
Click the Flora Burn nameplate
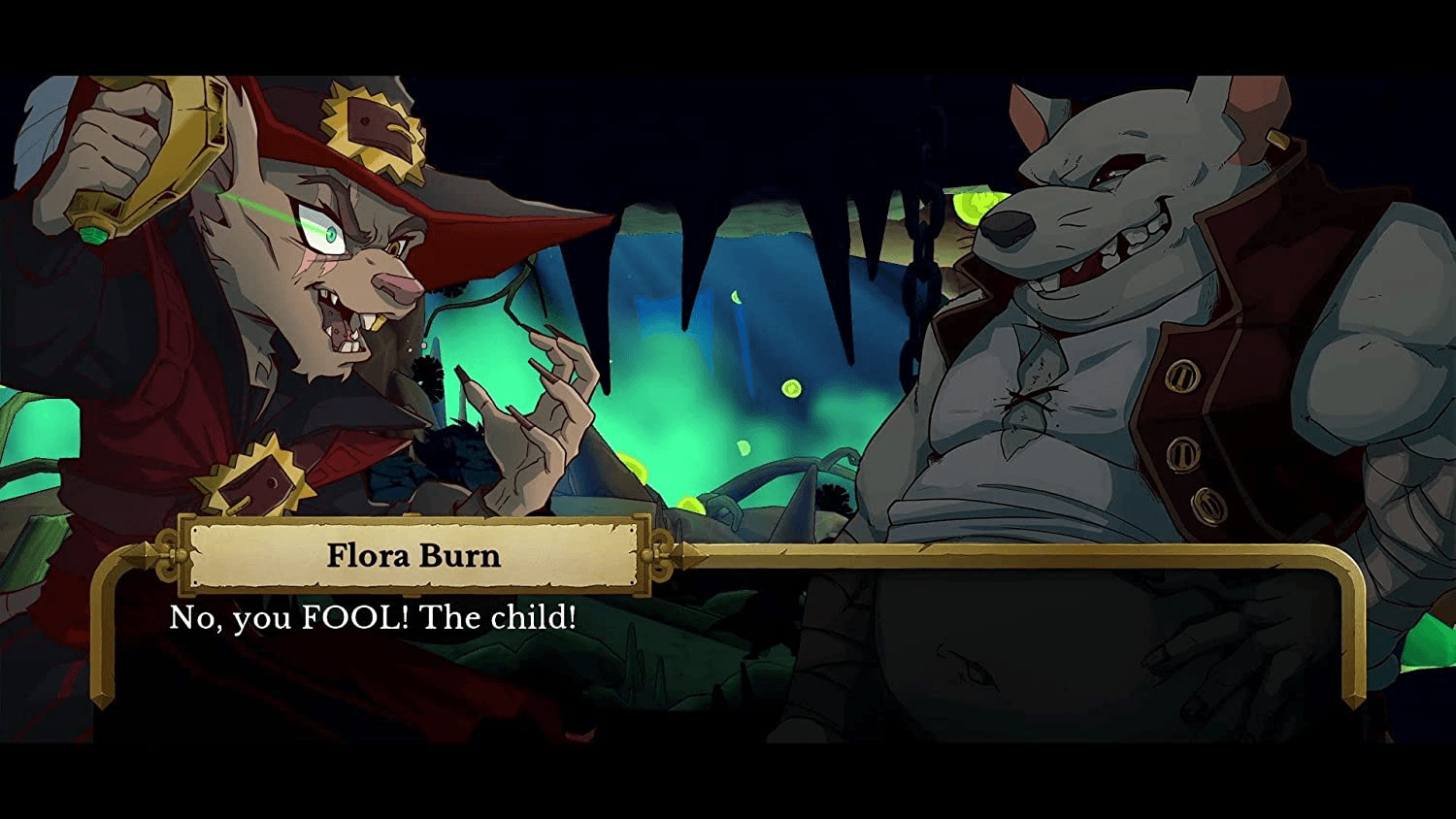pos(413,555)
